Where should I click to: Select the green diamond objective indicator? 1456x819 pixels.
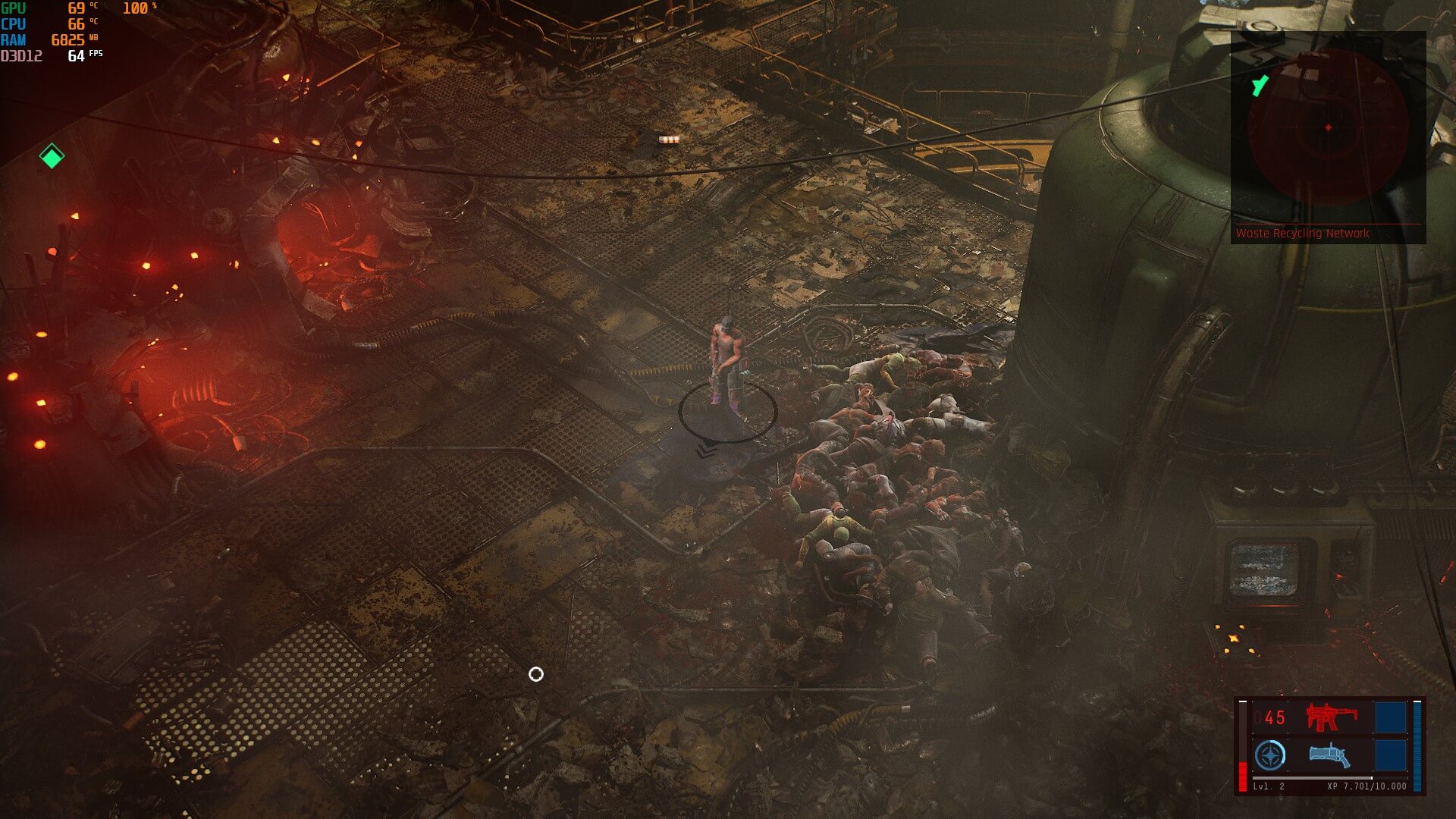(x=52, y=156)
